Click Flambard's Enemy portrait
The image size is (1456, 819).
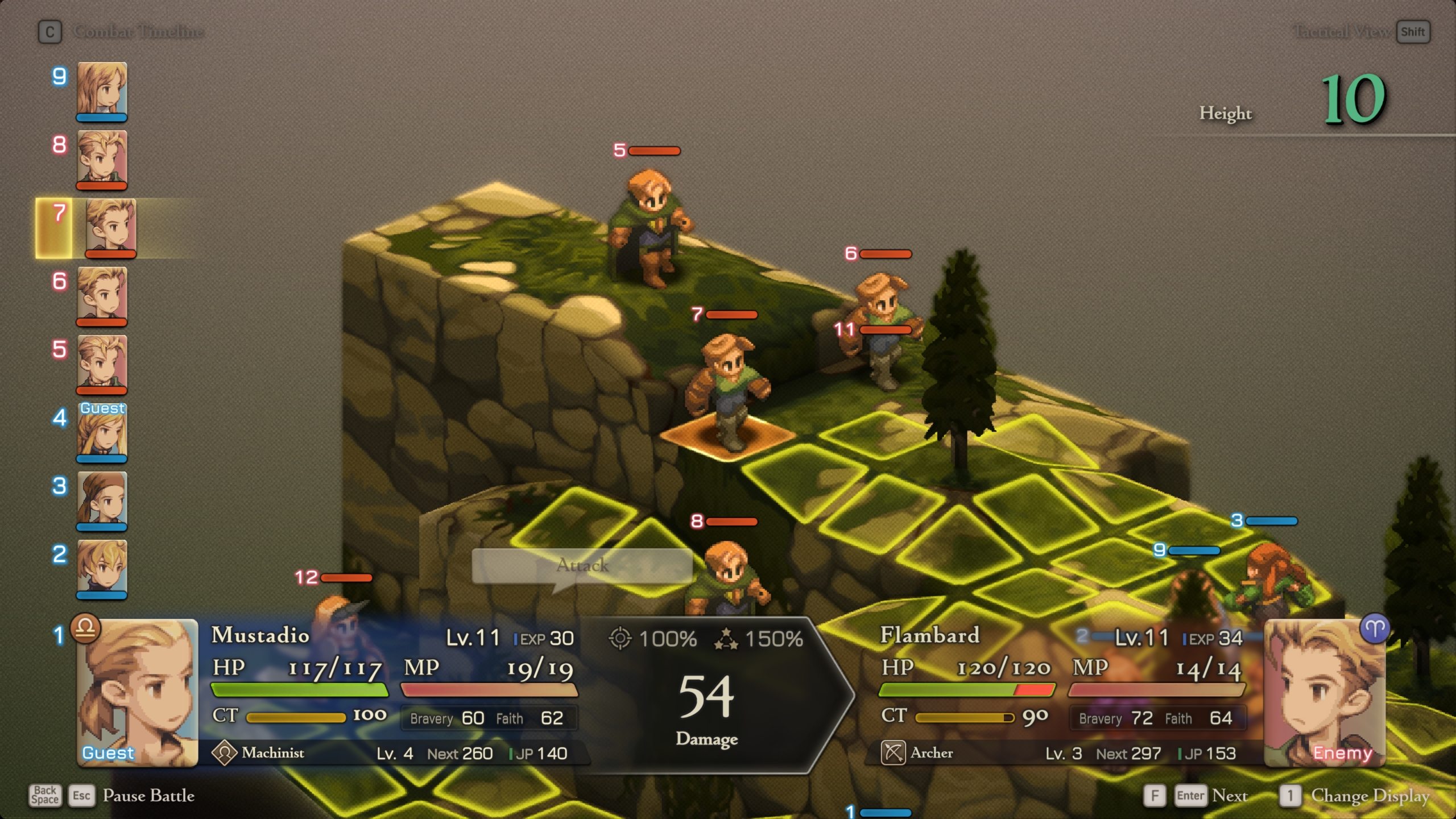tap(1324, 694)
